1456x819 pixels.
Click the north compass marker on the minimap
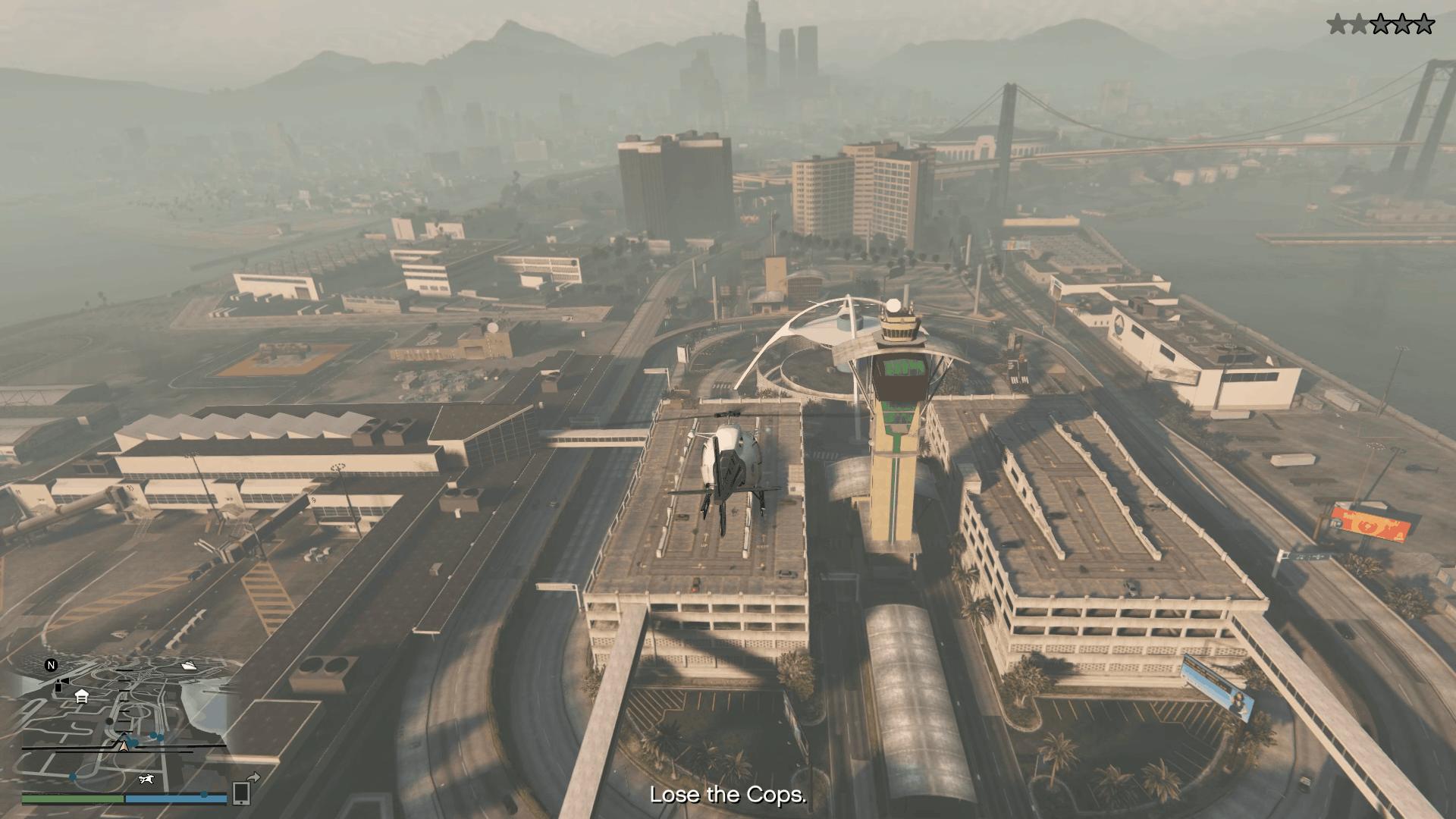pyautogui.click(x=51, y=666)
